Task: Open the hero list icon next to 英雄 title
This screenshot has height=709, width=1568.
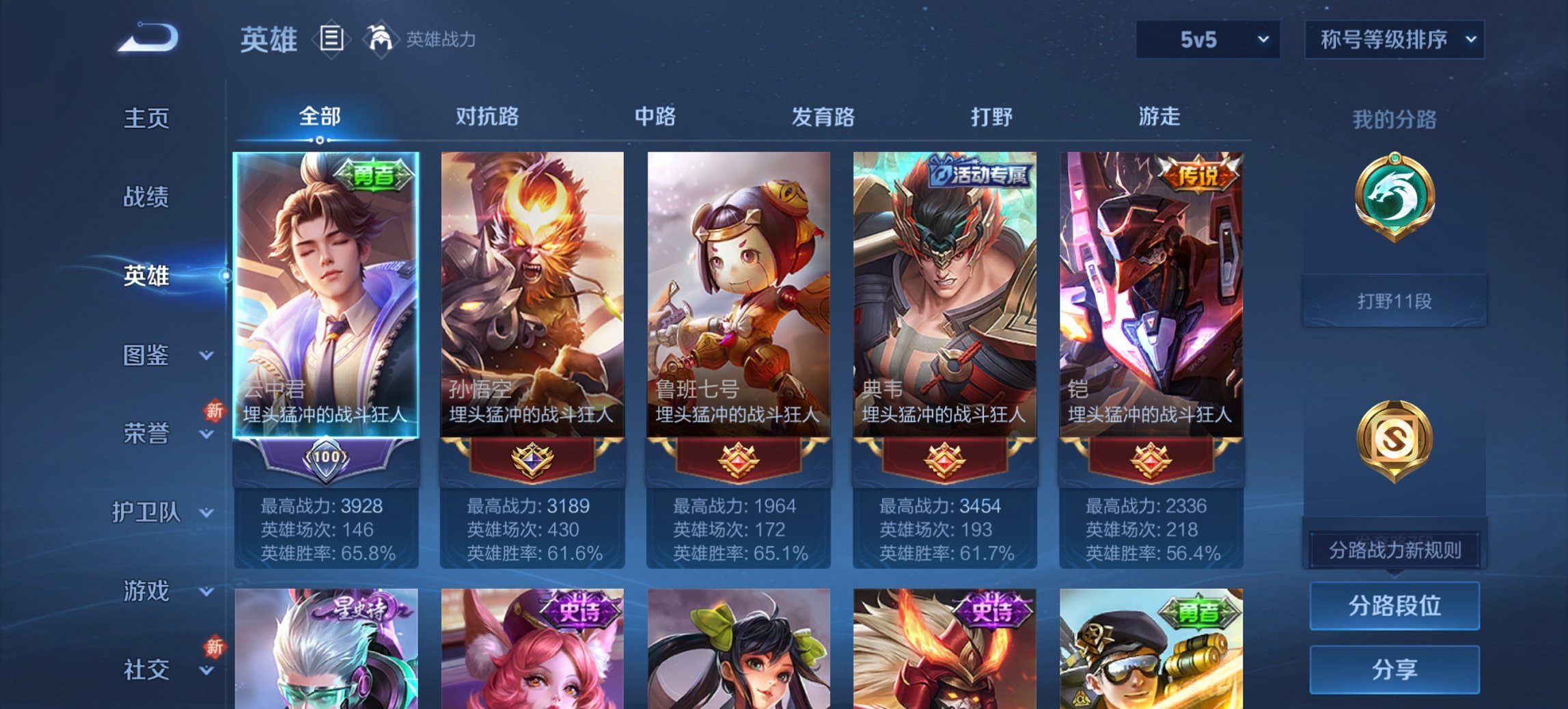Action: tap(331, 40)
